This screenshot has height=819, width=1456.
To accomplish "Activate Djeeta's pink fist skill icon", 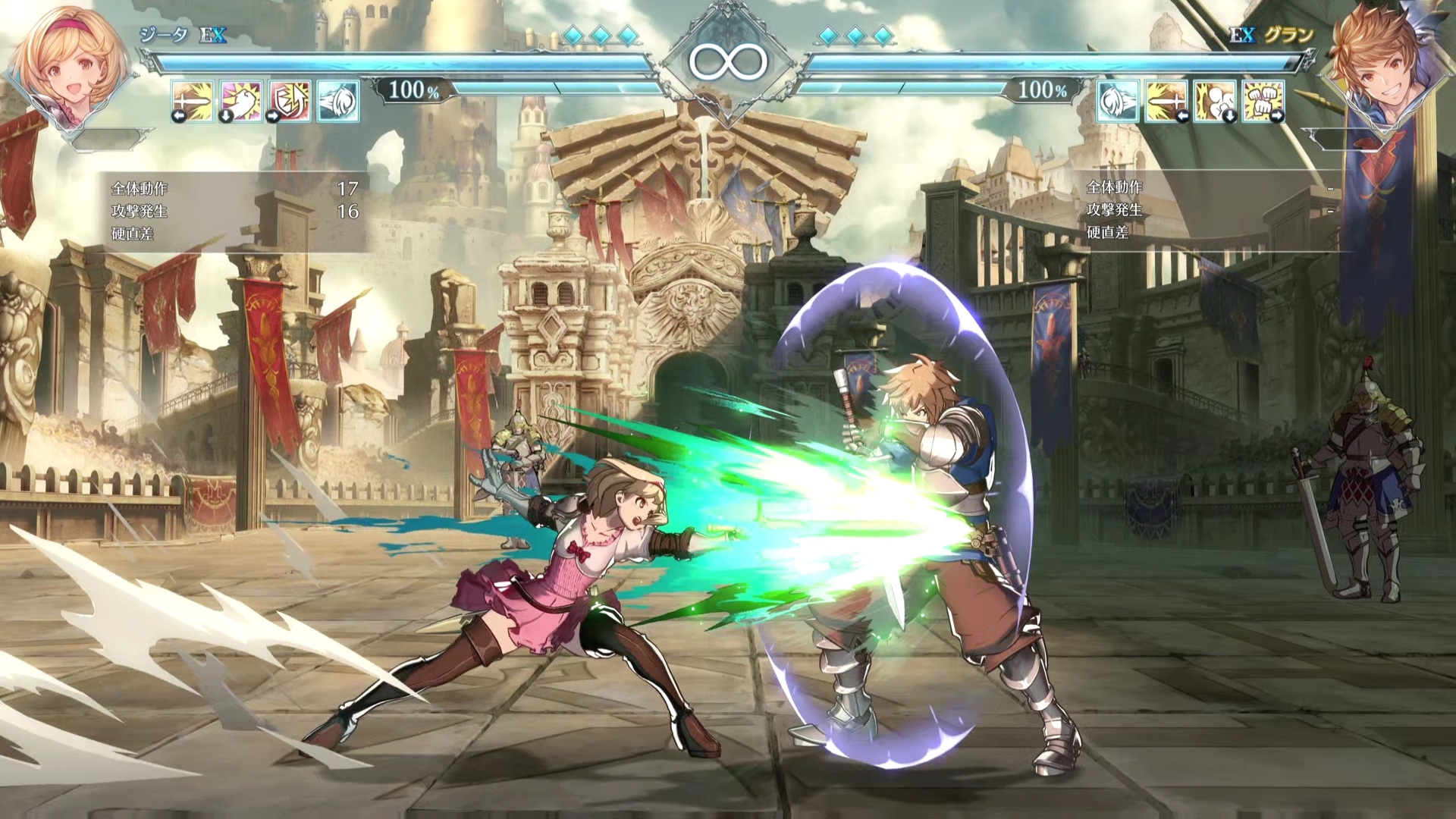I will click(x=241, y=102).
